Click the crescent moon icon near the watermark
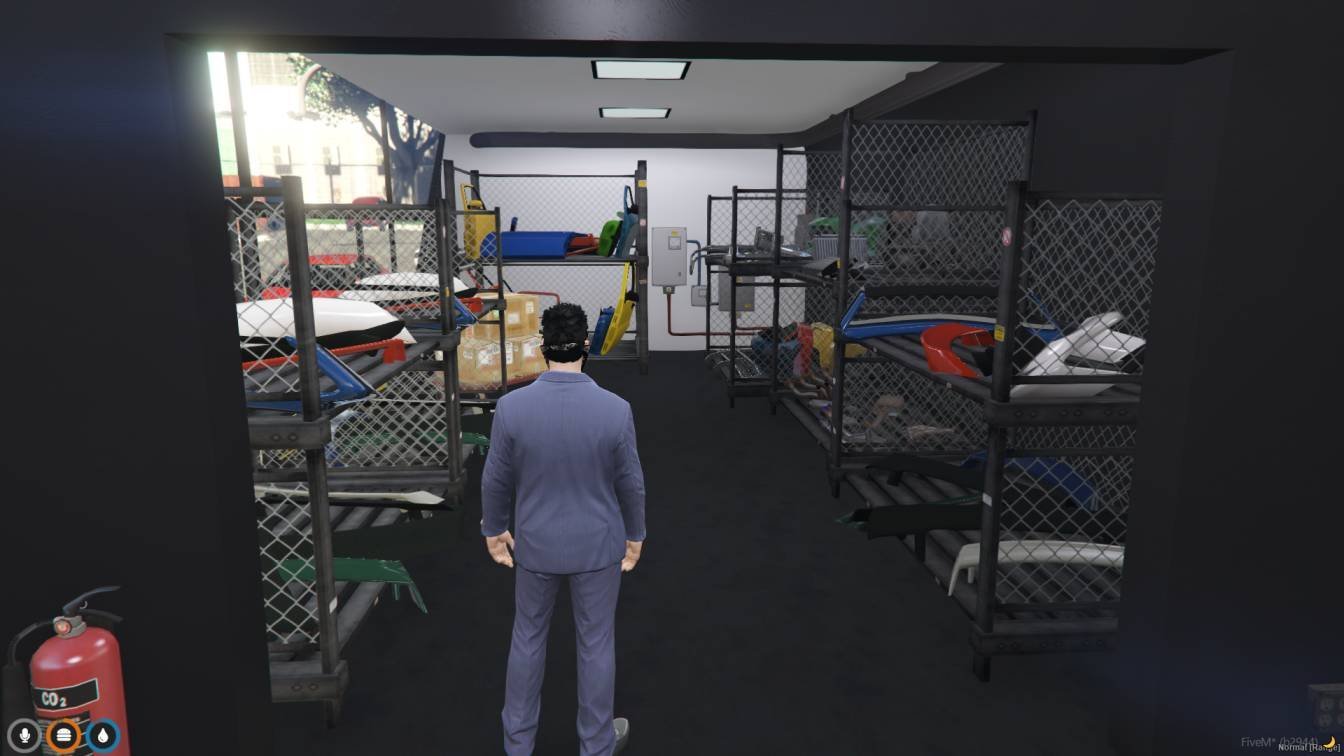 pos(1328,743)
